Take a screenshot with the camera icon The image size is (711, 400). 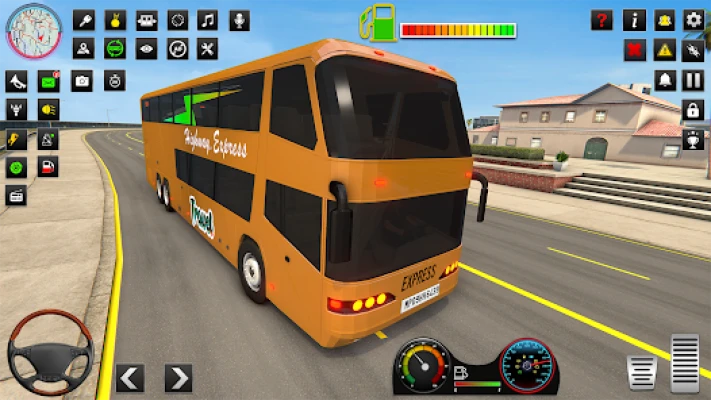82,82
